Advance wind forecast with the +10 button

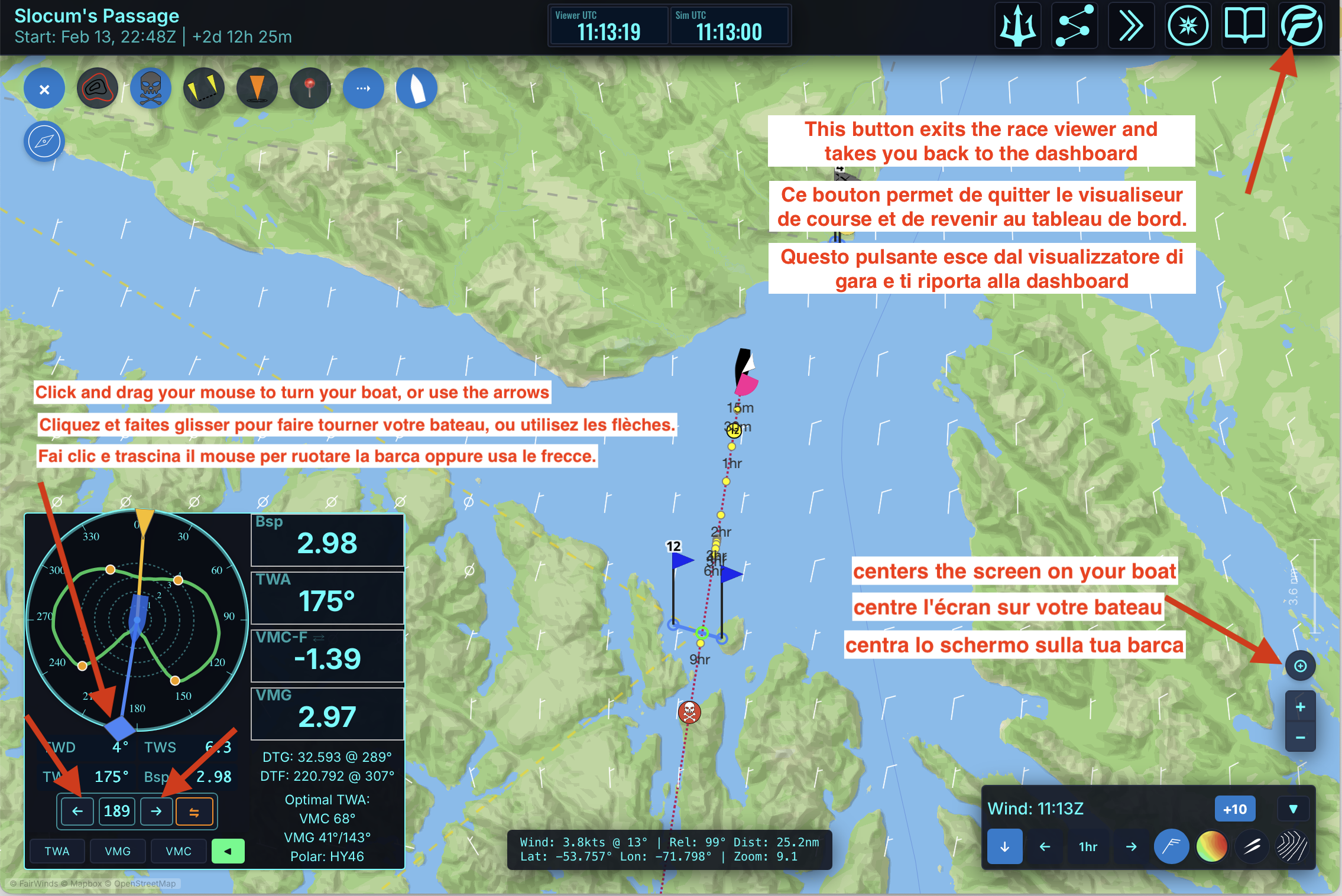click(x=1234, y=809)
